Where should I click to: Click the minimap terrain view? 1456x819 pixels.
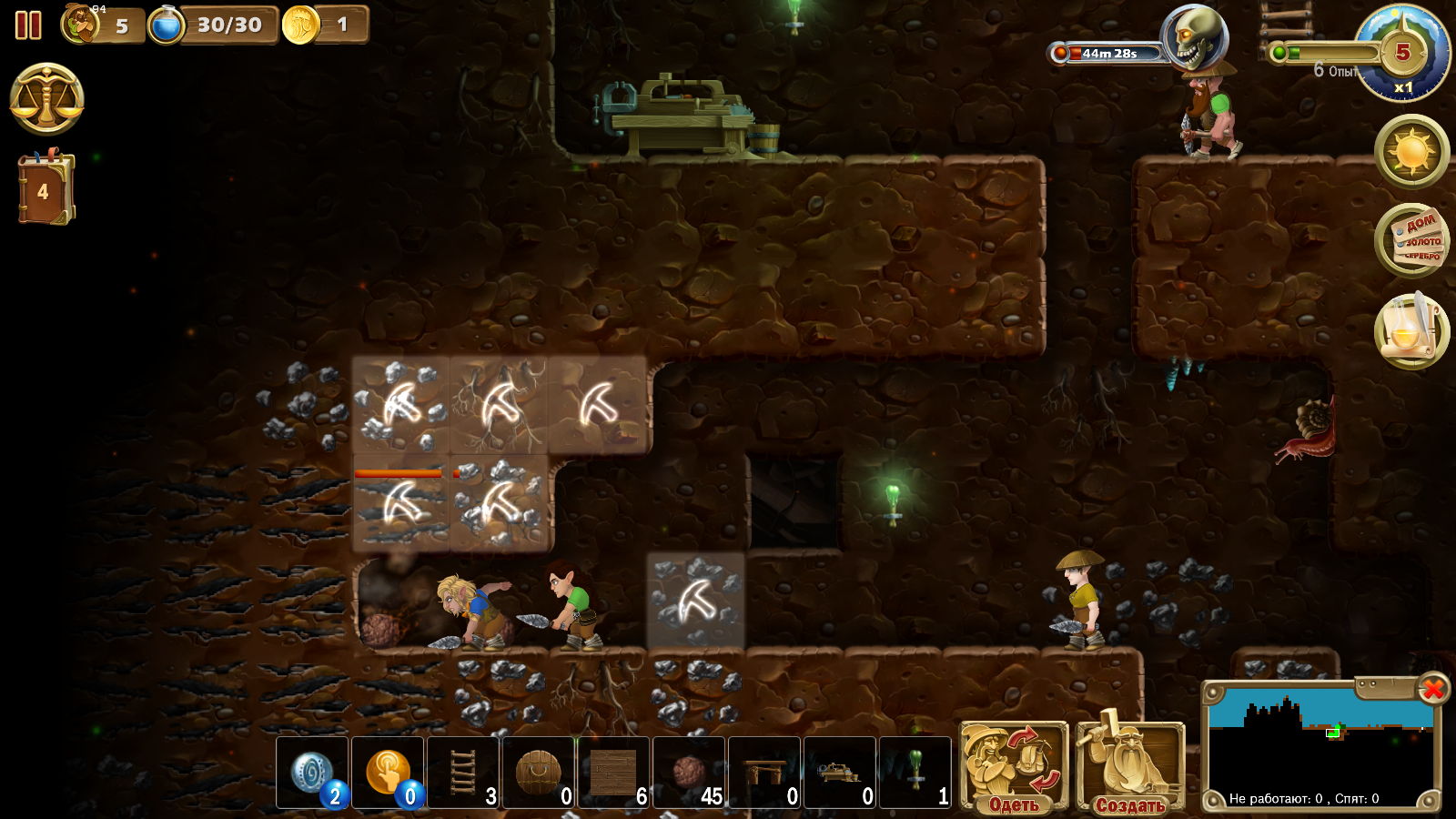[x=1319, y=742]
